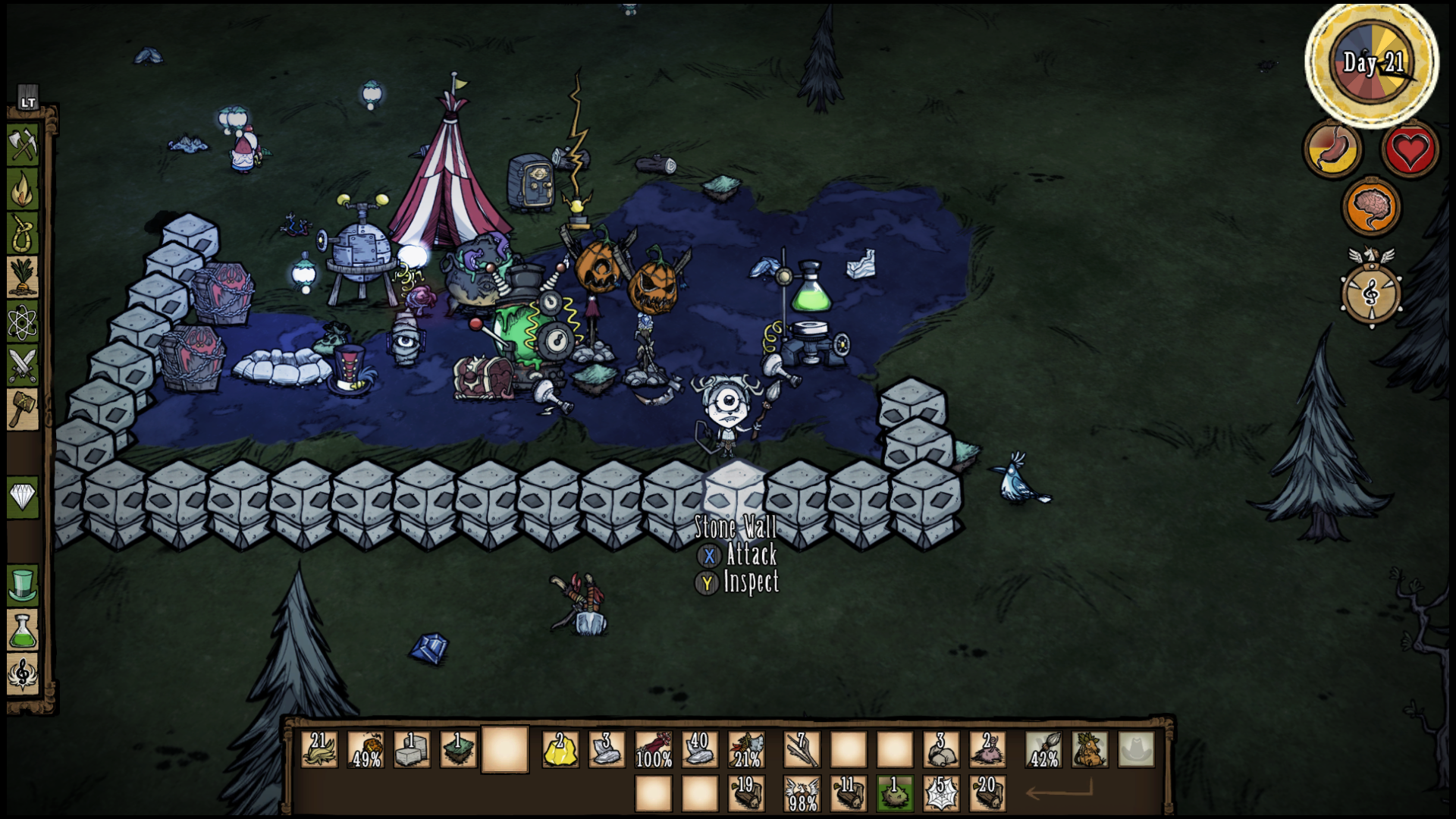Choose the Fight crossed-swords tab
The width and height of the screenshot is (1456, 819).
tap(23, 366)
